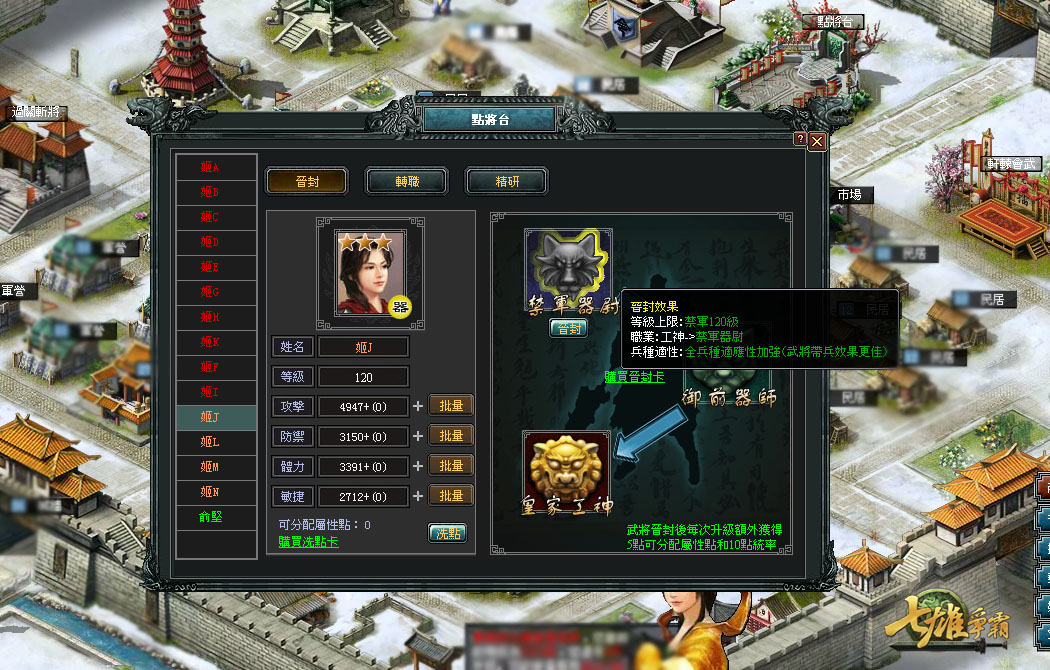Pick general 姬L from the roster
The width and height of the screenshot is (1050, 670).
coord(210,441)
